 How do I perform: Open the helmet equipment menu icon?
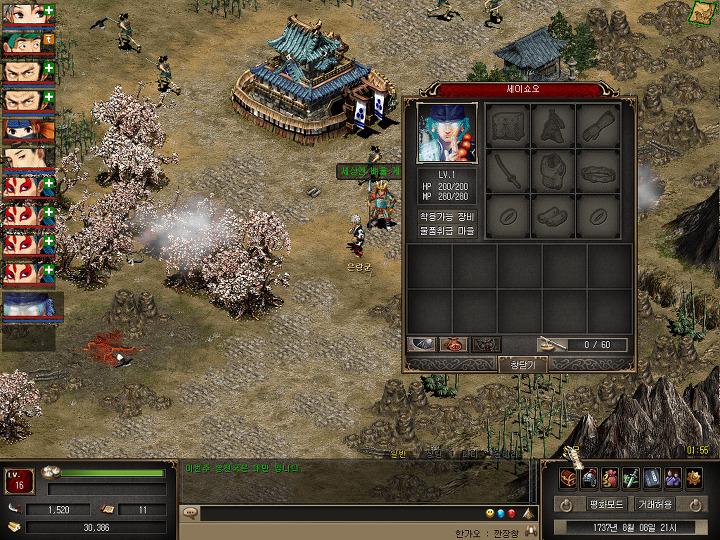click(x=588, y=478)
